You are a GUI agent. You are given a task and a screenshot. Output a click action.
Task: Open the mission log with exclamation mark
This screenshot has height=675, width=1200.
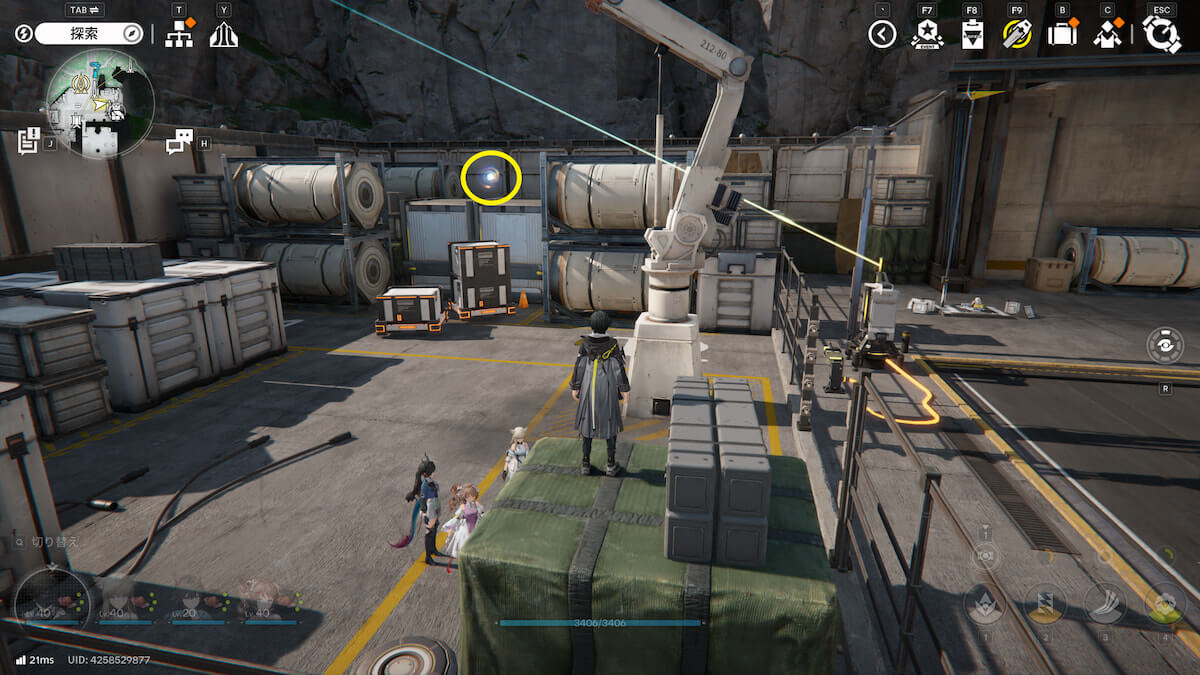28,141
